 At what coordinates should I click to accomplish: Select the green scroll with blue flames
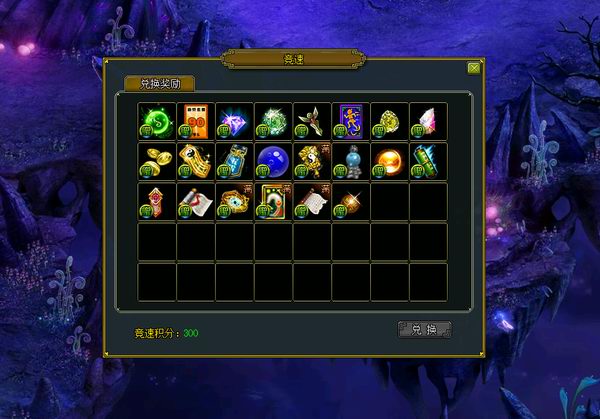428,160
